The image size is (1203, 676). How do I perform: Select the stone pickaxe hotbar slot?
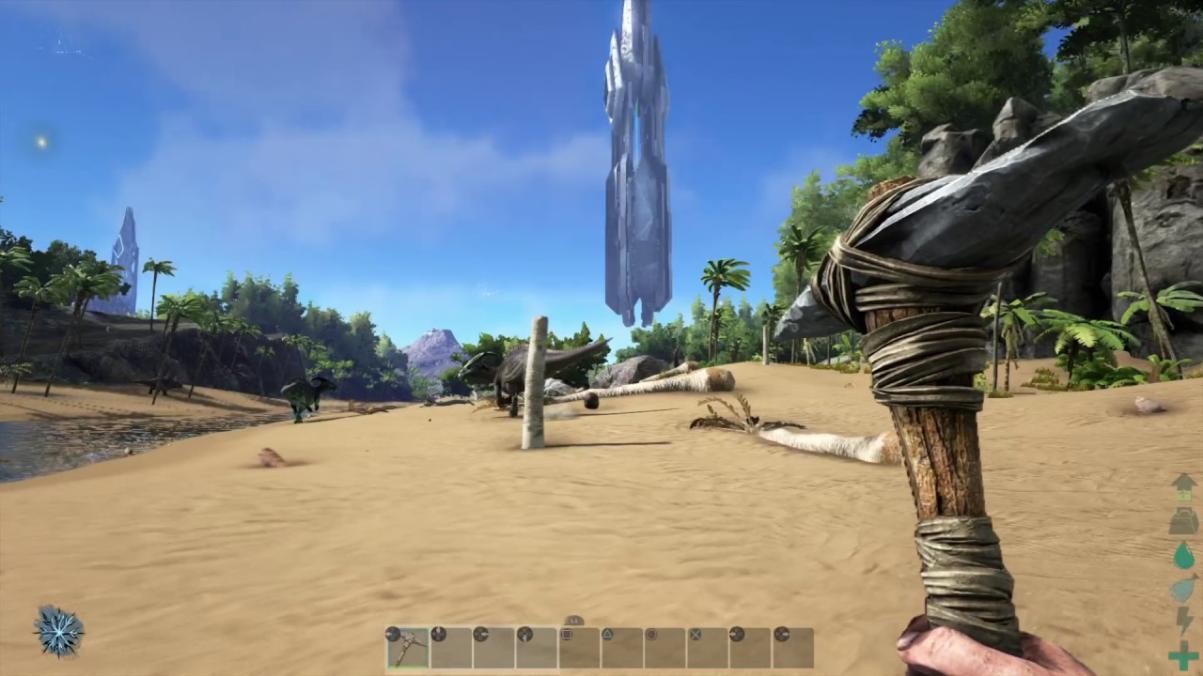408,648
